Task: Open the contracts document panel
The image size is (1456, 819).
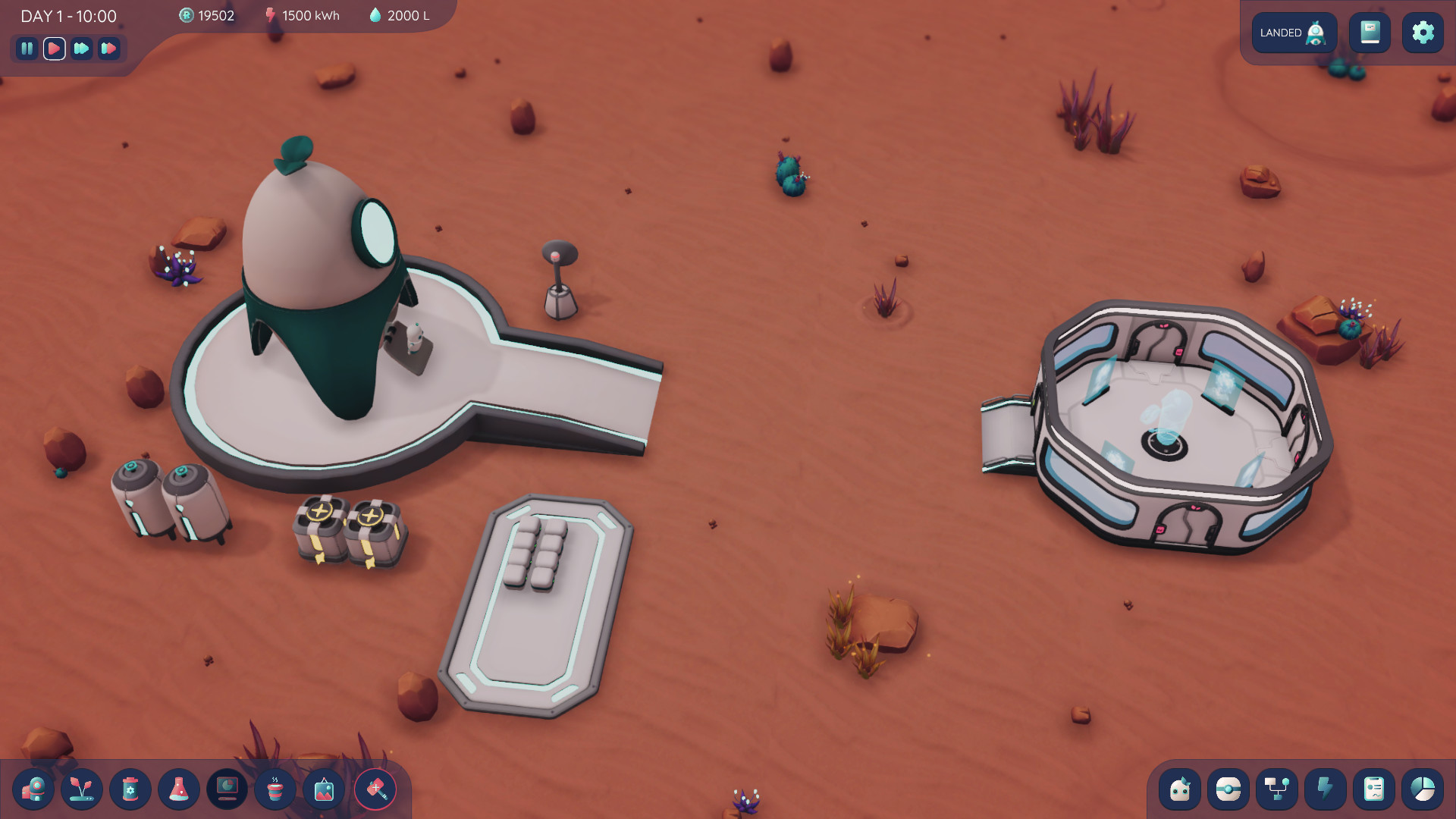Action: coord(1375,789)
